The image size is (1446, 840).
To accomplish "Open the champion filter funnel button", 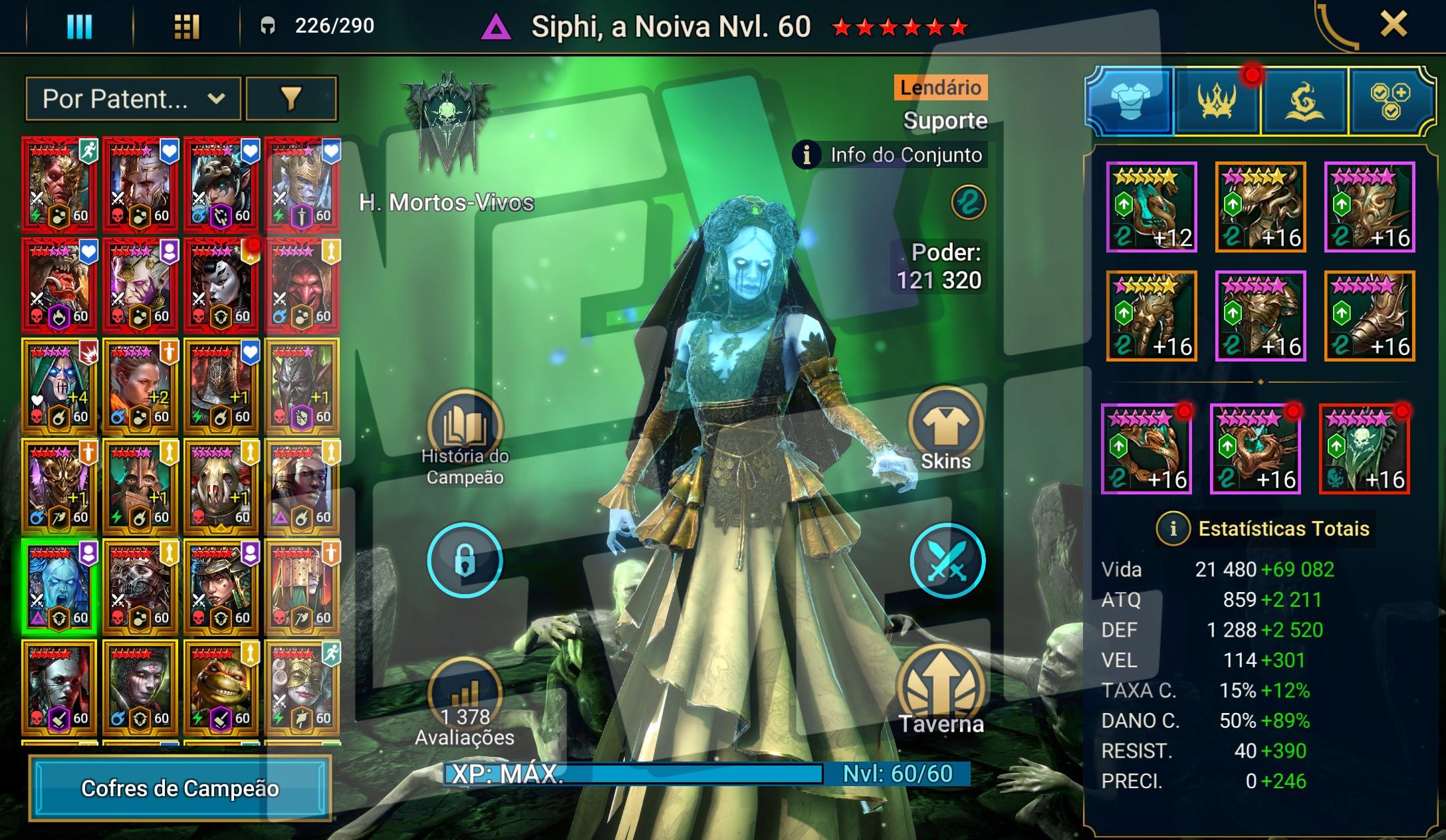I will [x=291, y=99].
